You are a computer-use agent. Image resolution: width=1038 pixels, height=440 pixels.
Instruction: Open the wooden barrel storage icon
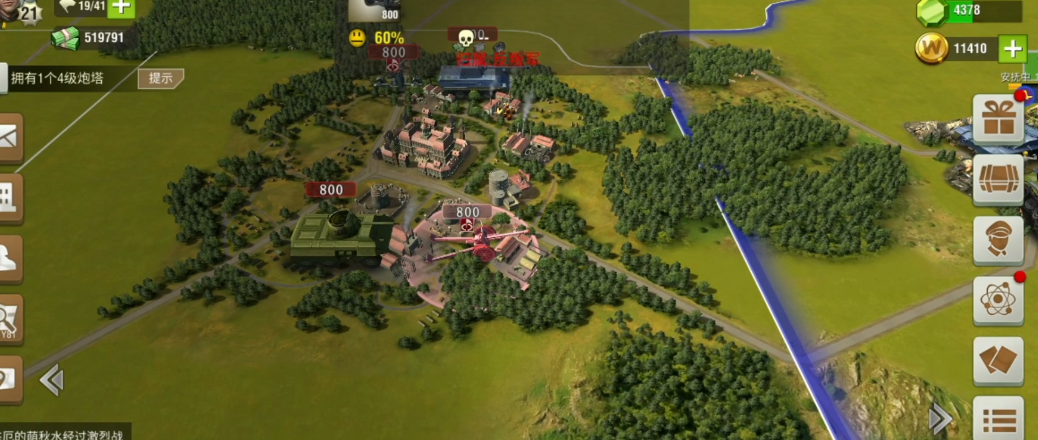[998, 180]
